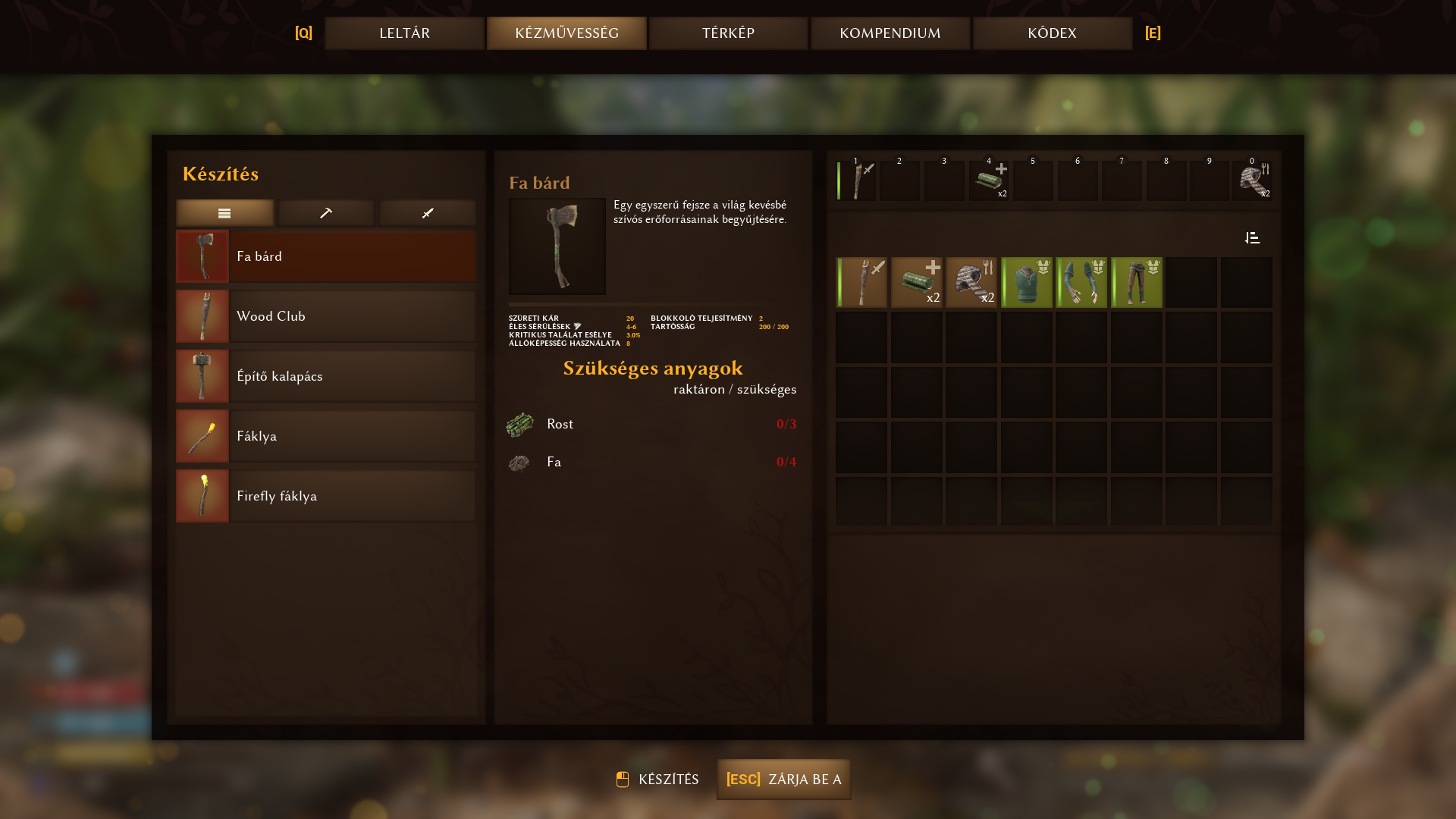The image size is (1456, 819).
Task: Select the trousers item in inventory
Action: pyautogui.click(x=1137, y=283)
